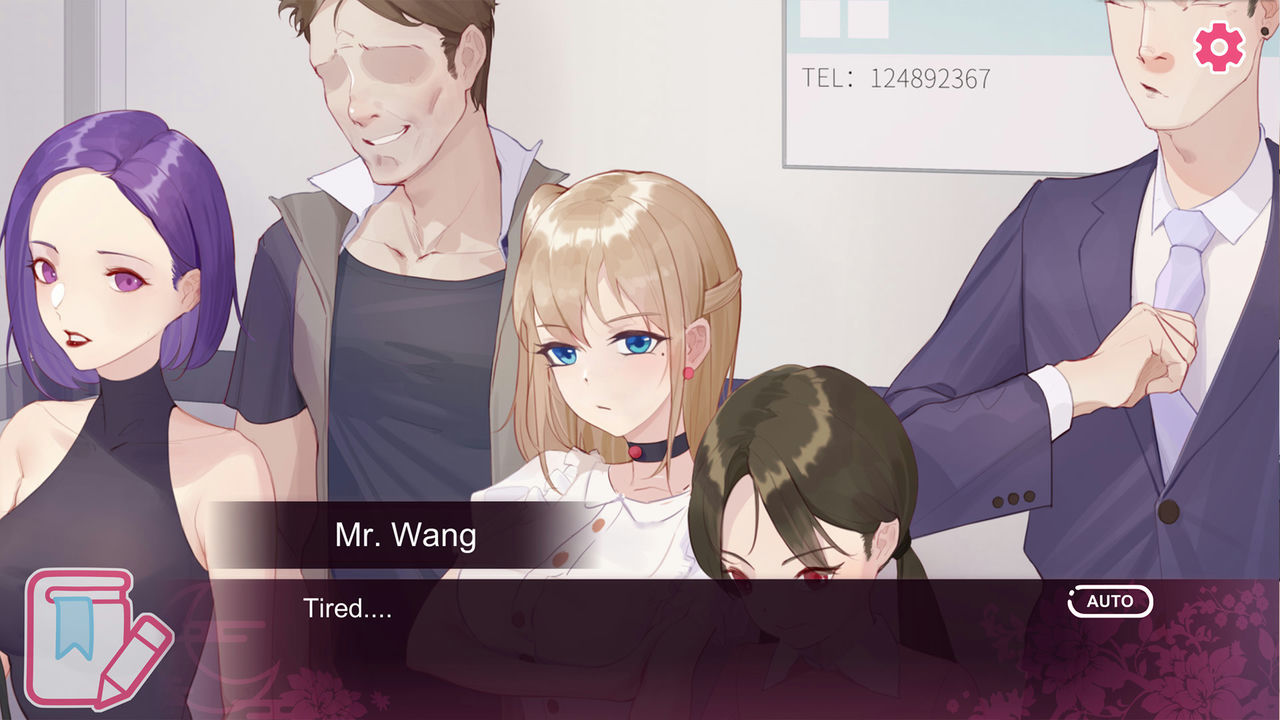Viewport: 1280px width, 720px height.
Task: Turn on automatic dialogue advance
Action: pyautogui.click(x=1110, y=602)
